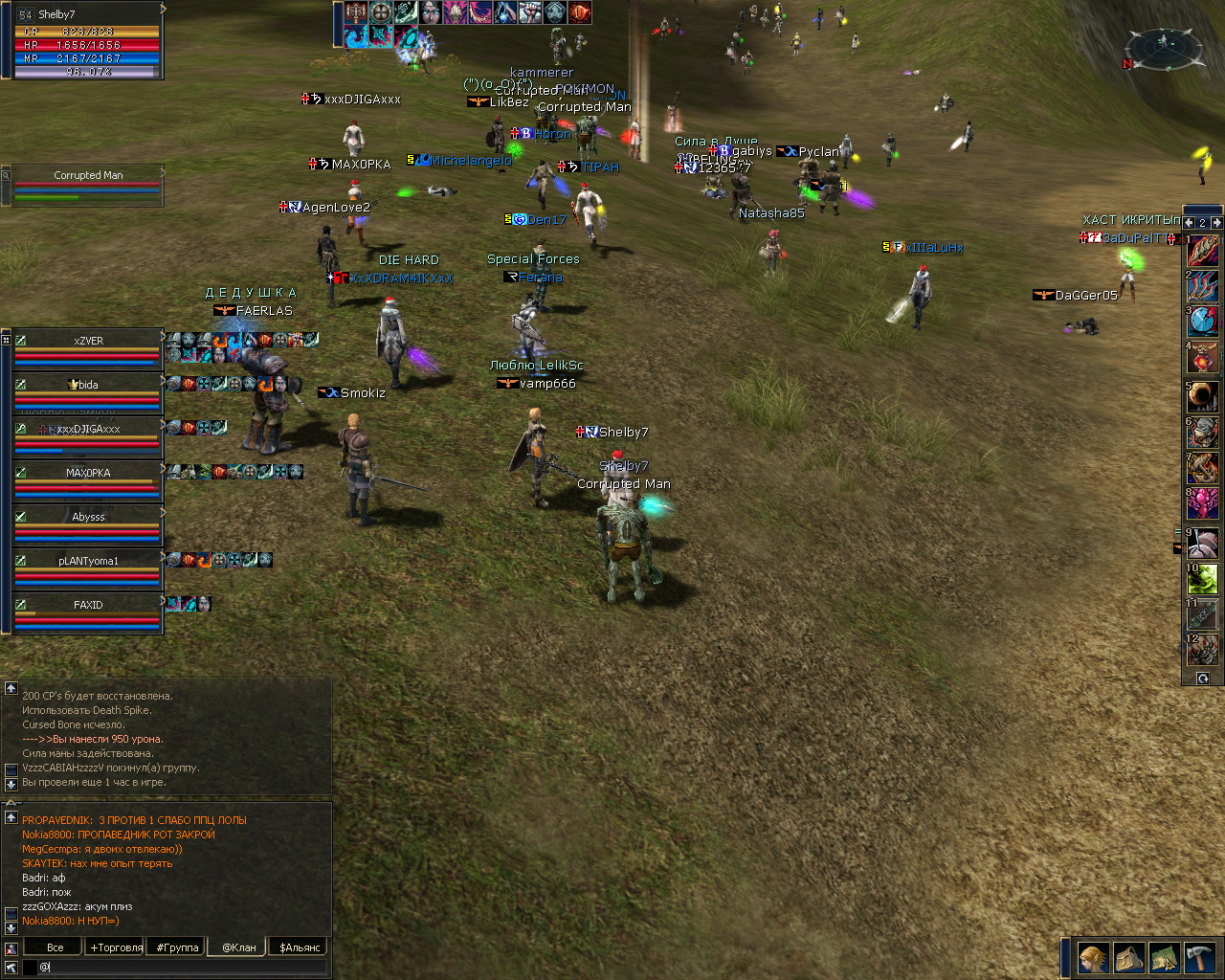Select party member xZVER
This screenshot has height=980, width=1225.
tap(88, 341)
